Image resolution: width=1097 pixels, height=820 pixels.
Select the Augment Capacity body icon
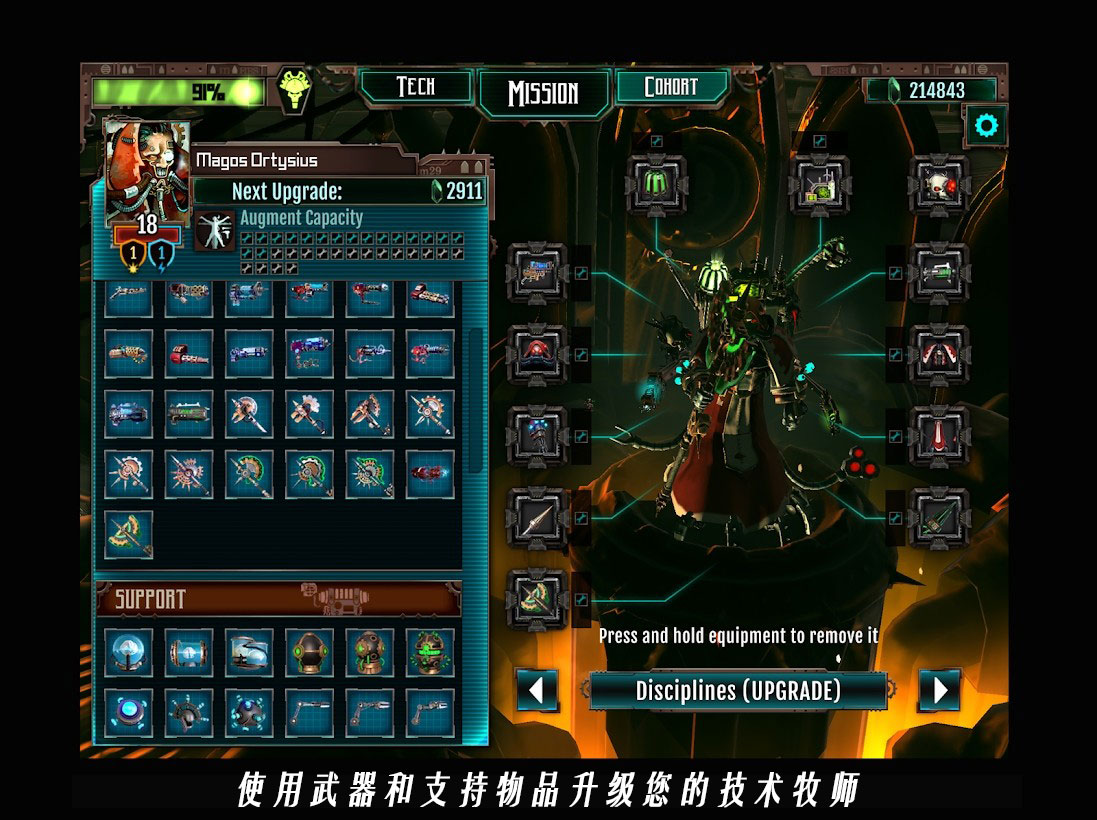215,232
